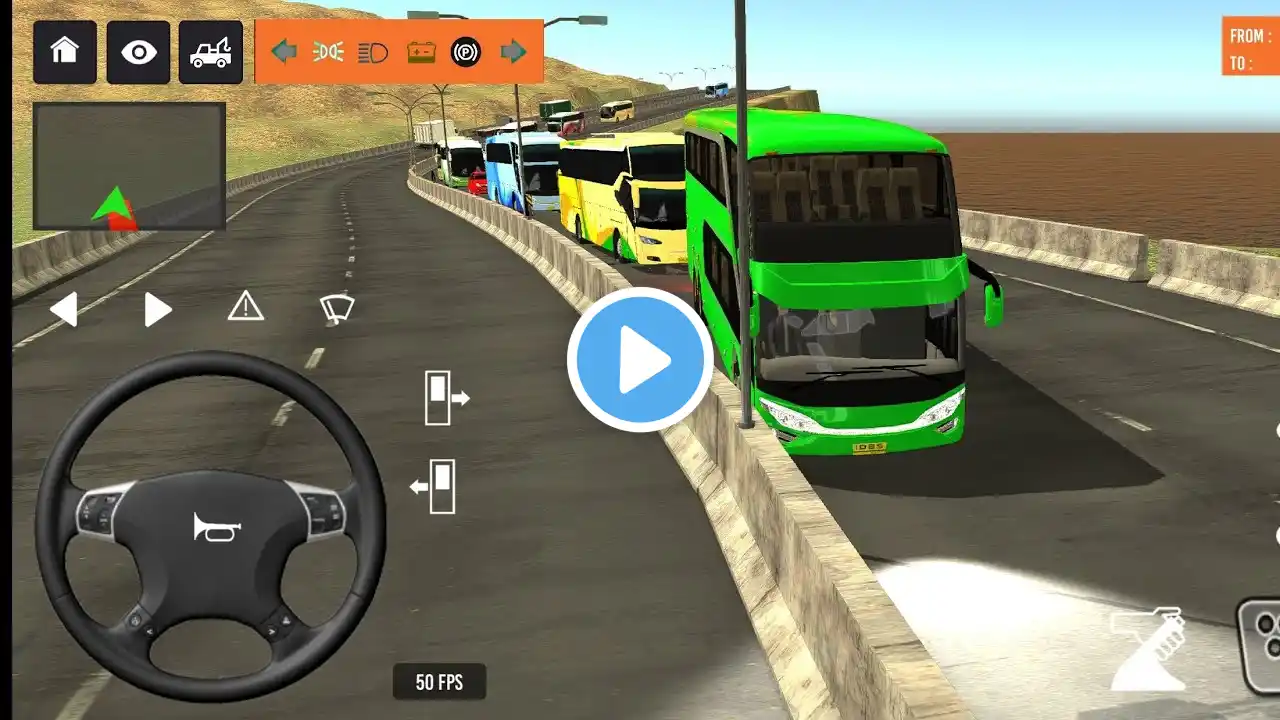1280x720 pixels.
Task: Open the minimap
Action: (129, 166)
